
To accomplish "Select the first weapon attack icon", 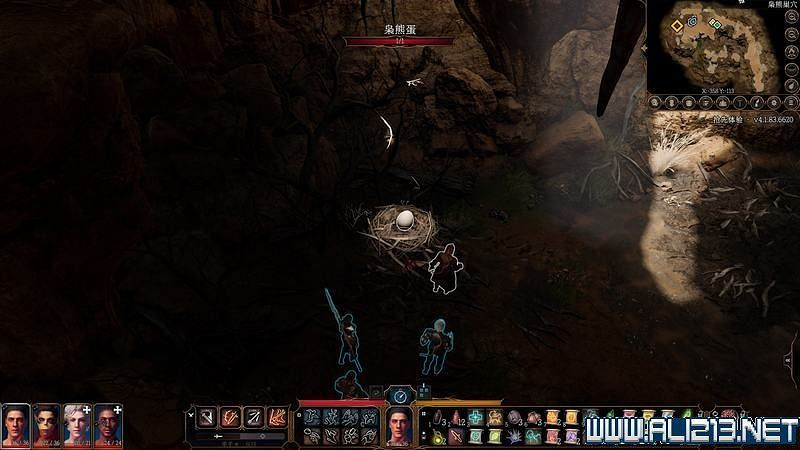I will [205, 416].
